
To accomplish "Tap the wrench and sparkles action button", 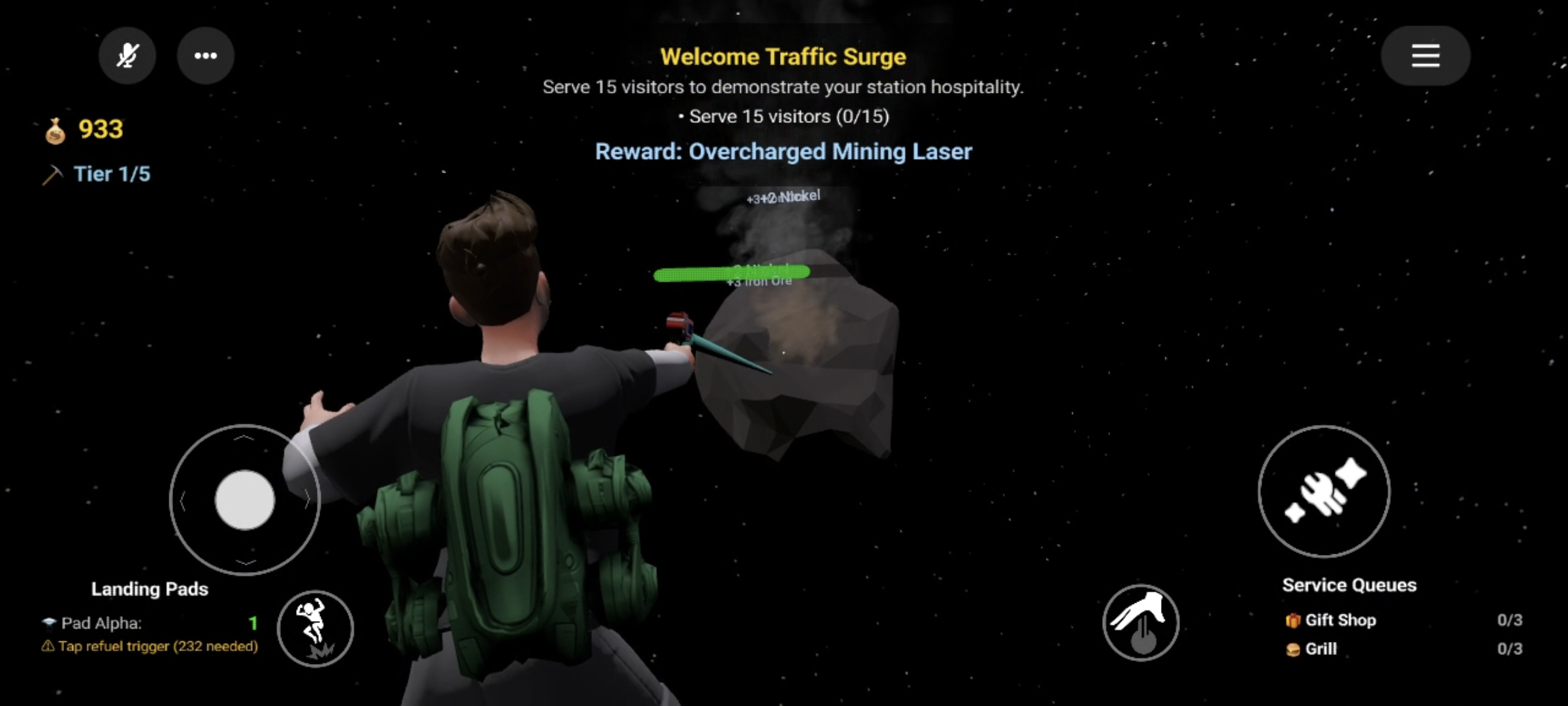I will (1324, 492).
